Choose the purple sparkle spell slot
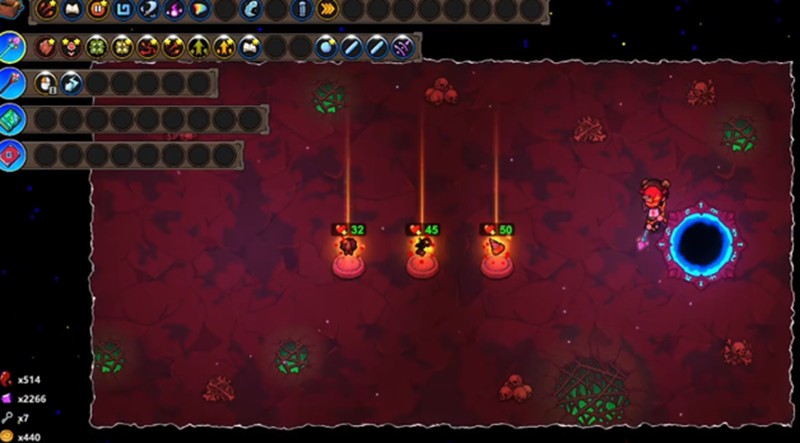Viewport: 800px width, 443px height. coord(402,47)
